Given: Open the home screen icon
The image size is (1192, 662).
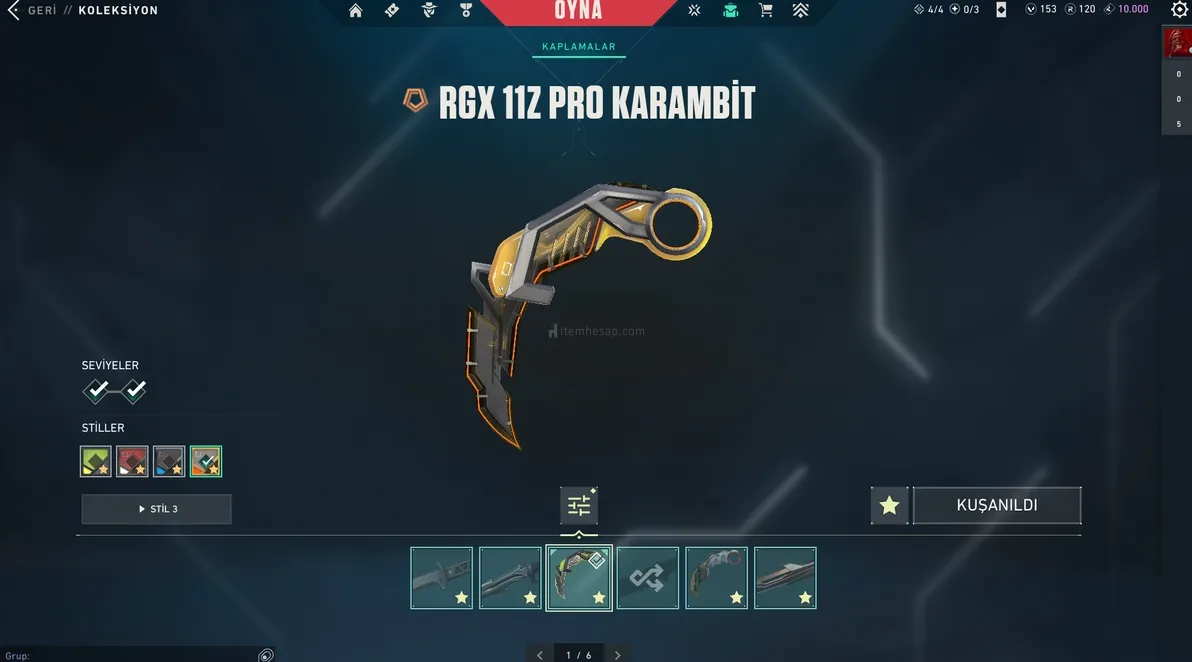Looking at the screenshot, I should point(356,11).
